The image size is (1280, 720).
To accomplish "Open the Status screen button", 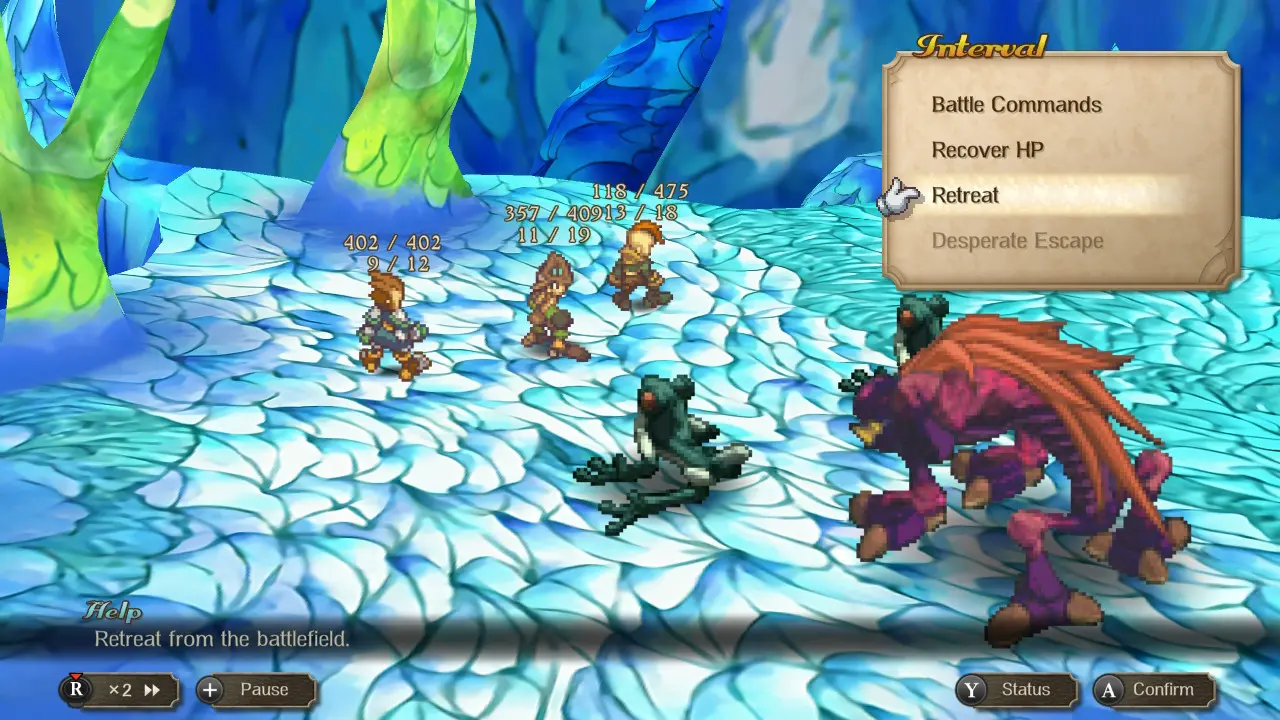I will (x=1016, y=690).
